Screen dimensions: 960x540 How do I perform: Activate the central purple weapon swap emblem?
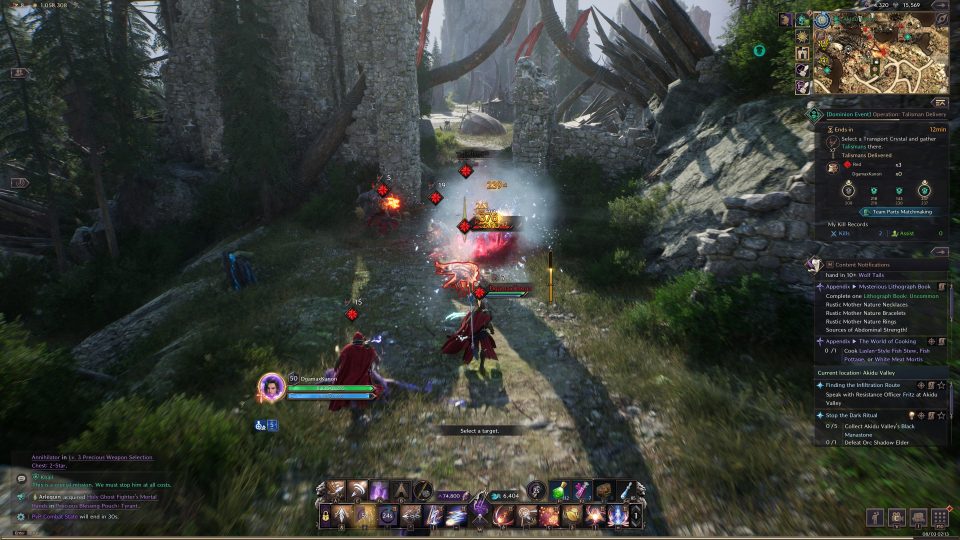point(480,508)
